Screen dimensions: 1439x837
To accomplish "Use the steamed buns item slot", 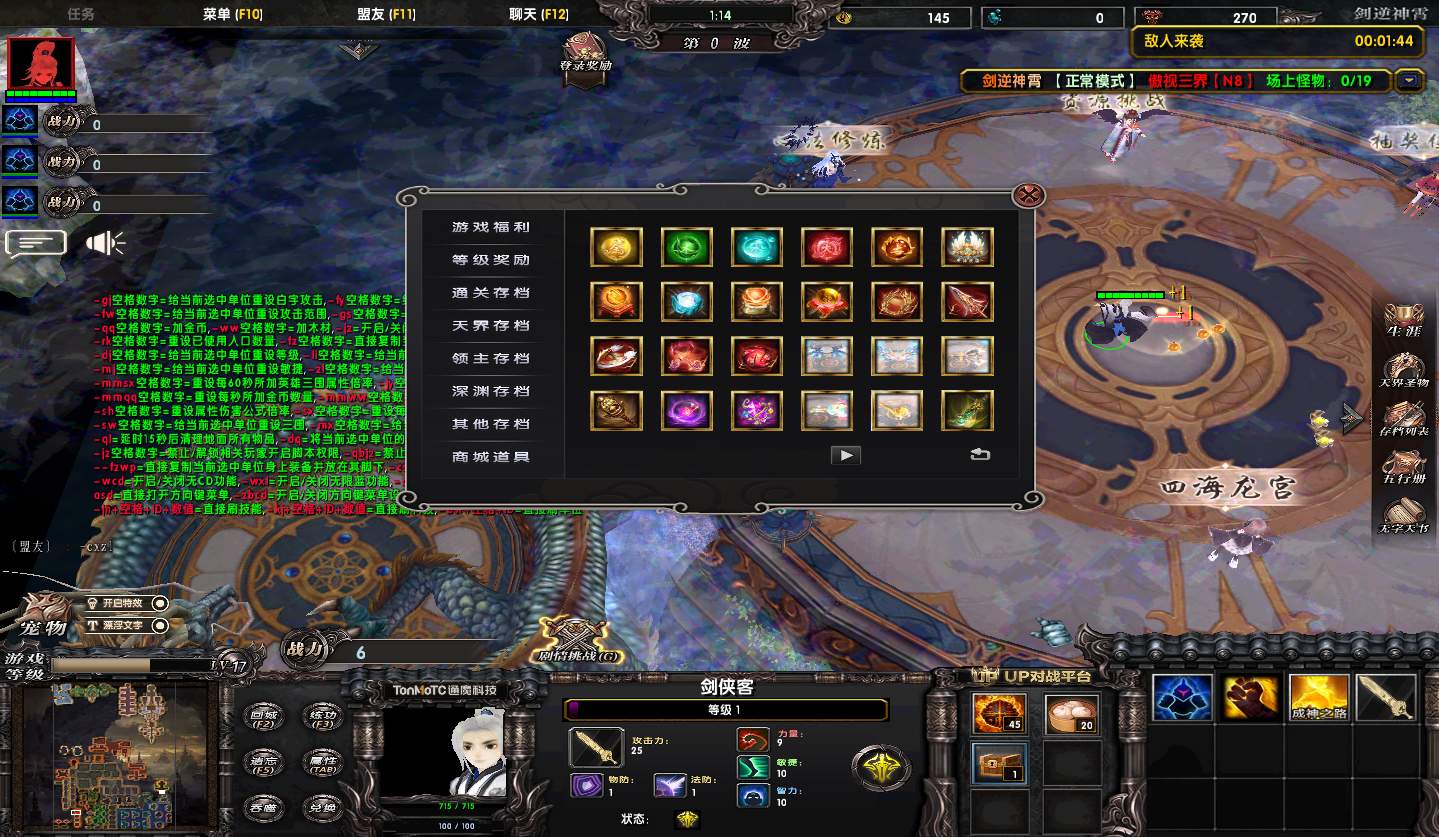I will [1071, 714].
